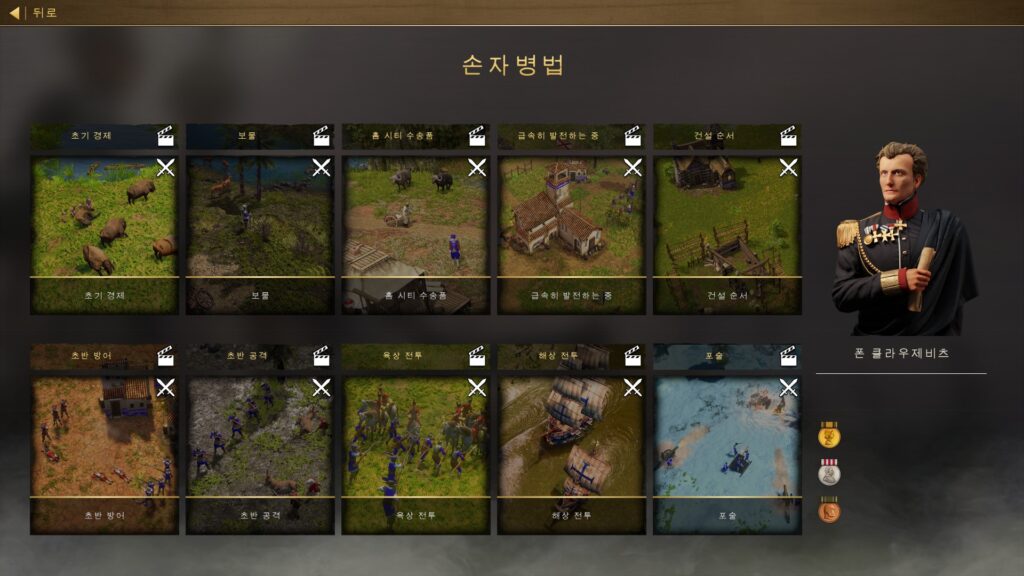This screenshot has height=576, width=1024.
Task: Choose the 초반 공격 challenge tile
Action: point(260,454)
